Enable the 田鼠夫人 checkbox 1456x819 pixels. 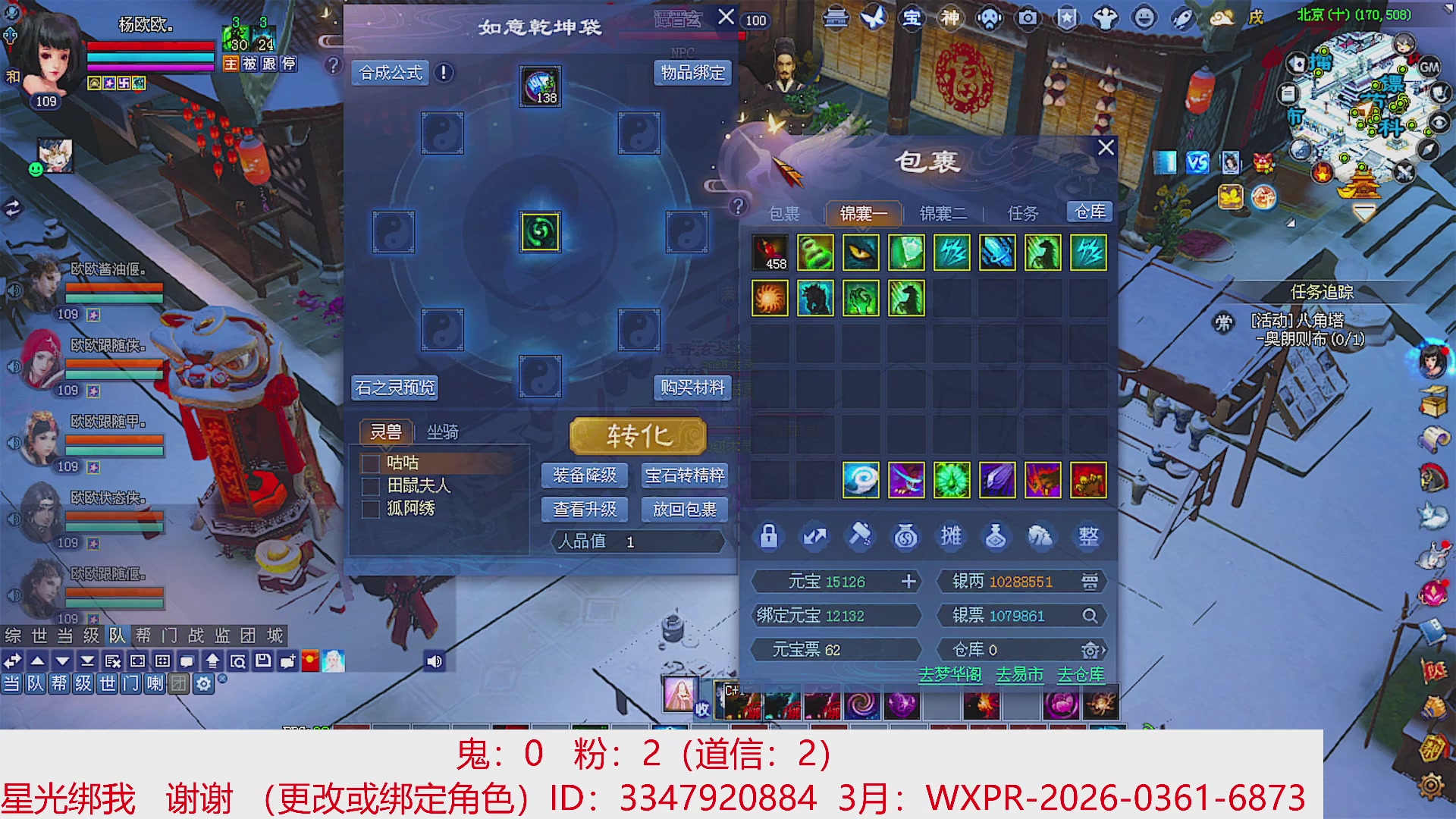click(x=371, y=485)
